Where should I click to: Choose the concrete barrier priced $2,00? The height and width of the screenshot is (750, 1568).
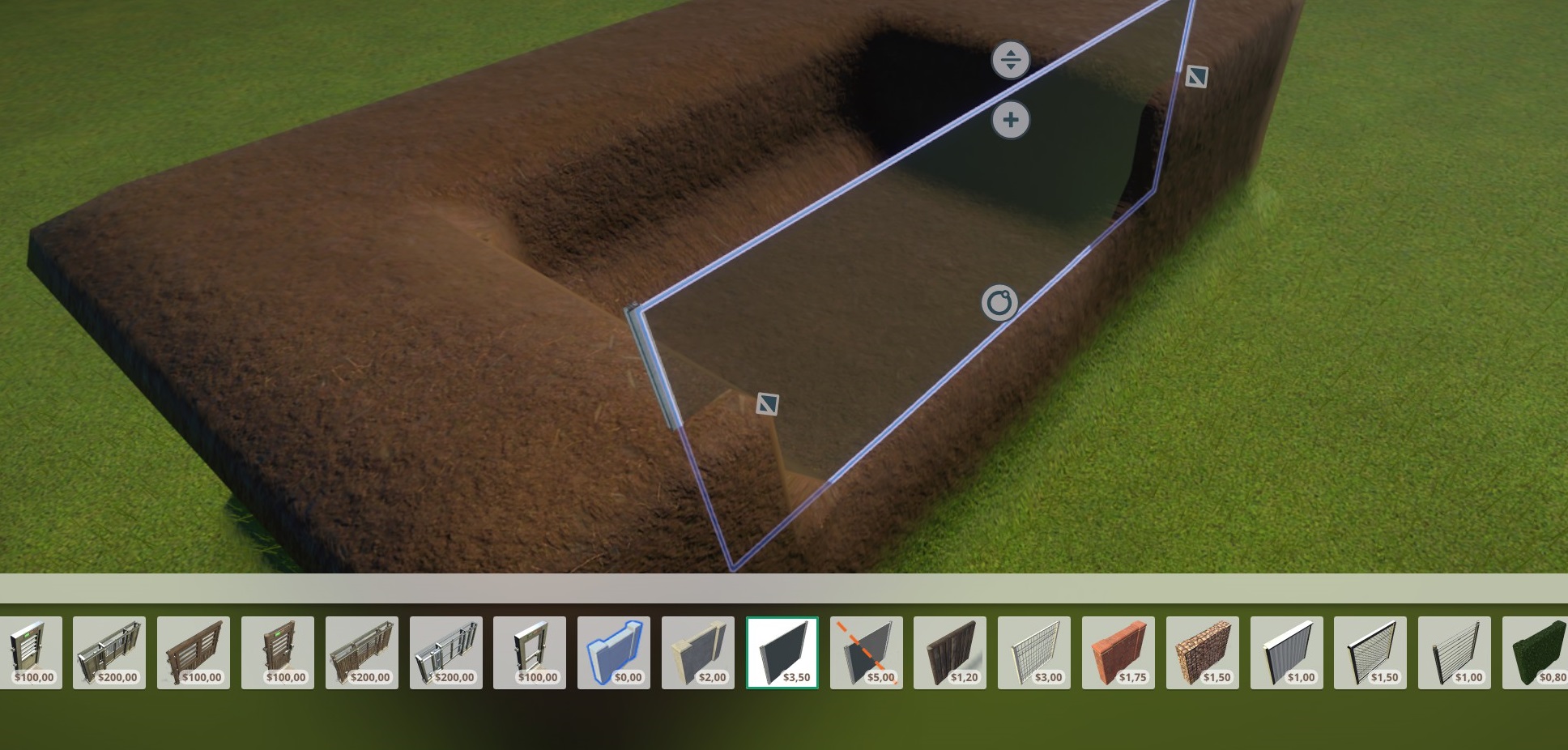click(697, 652)
